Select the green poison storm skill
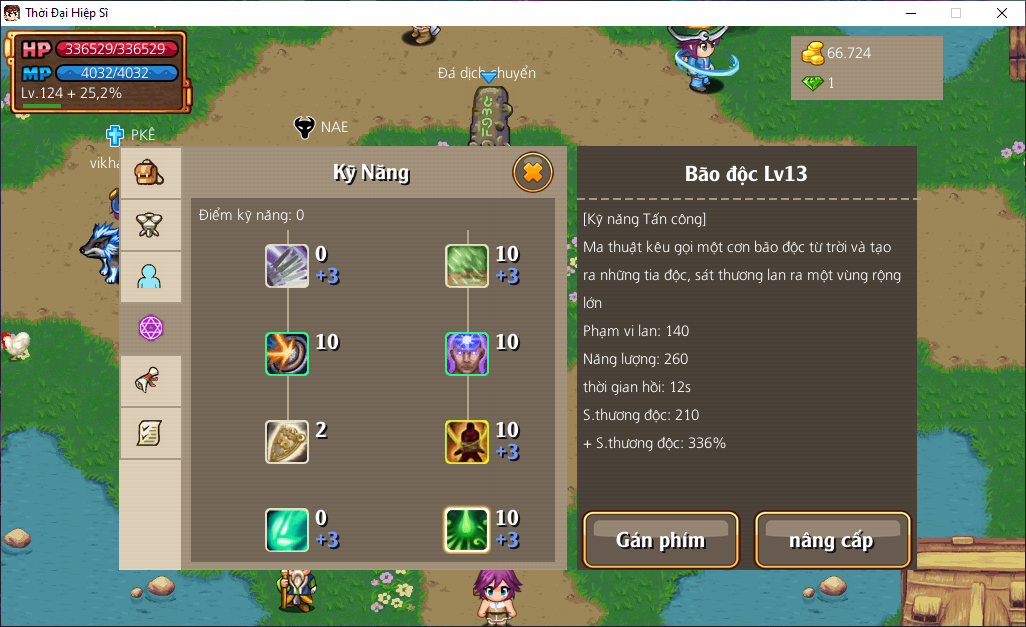1026x627 pixels. pos(467,530)
